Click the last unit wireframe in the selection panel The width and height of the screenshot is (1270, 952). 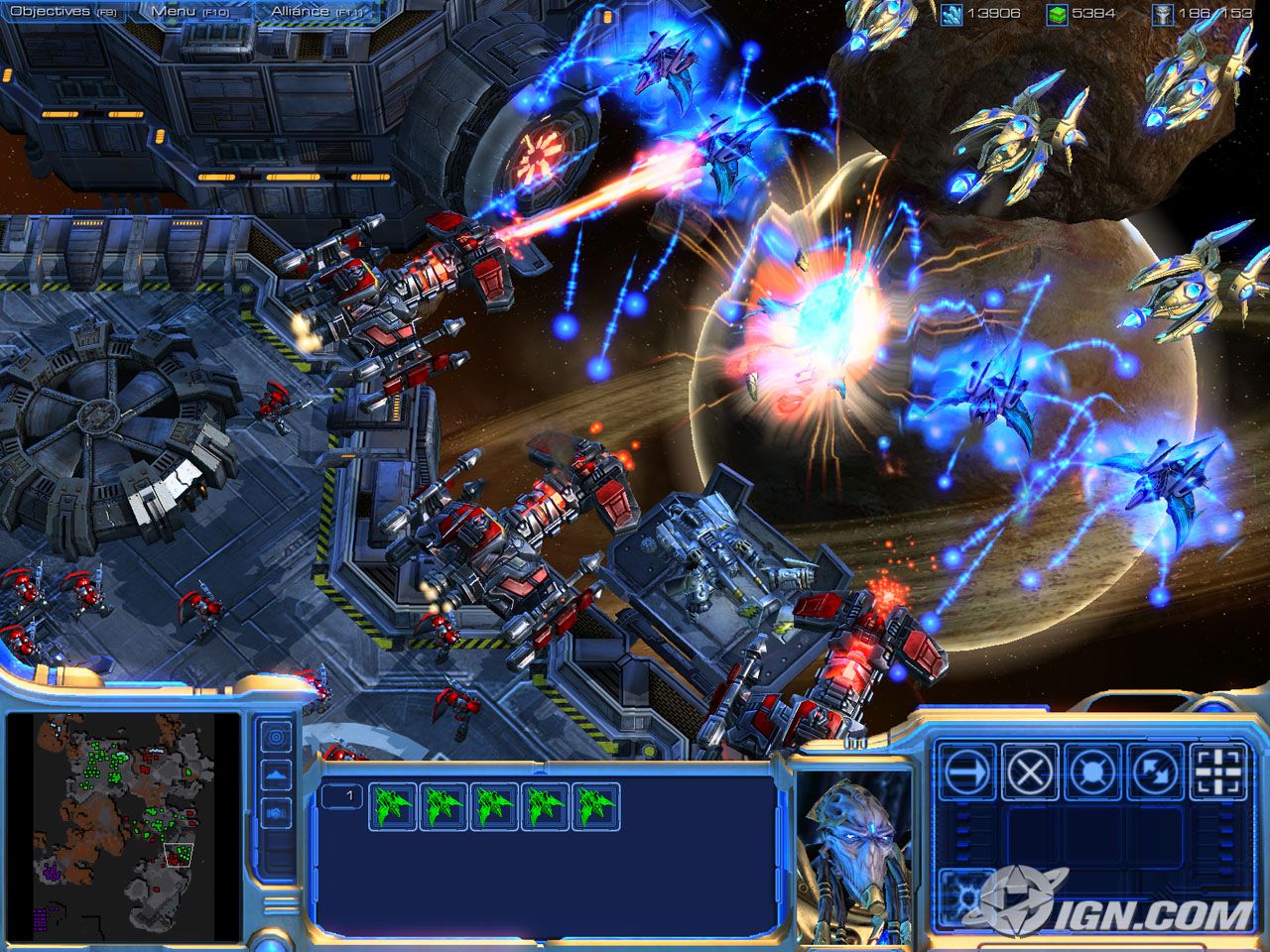tap(595, 805)
